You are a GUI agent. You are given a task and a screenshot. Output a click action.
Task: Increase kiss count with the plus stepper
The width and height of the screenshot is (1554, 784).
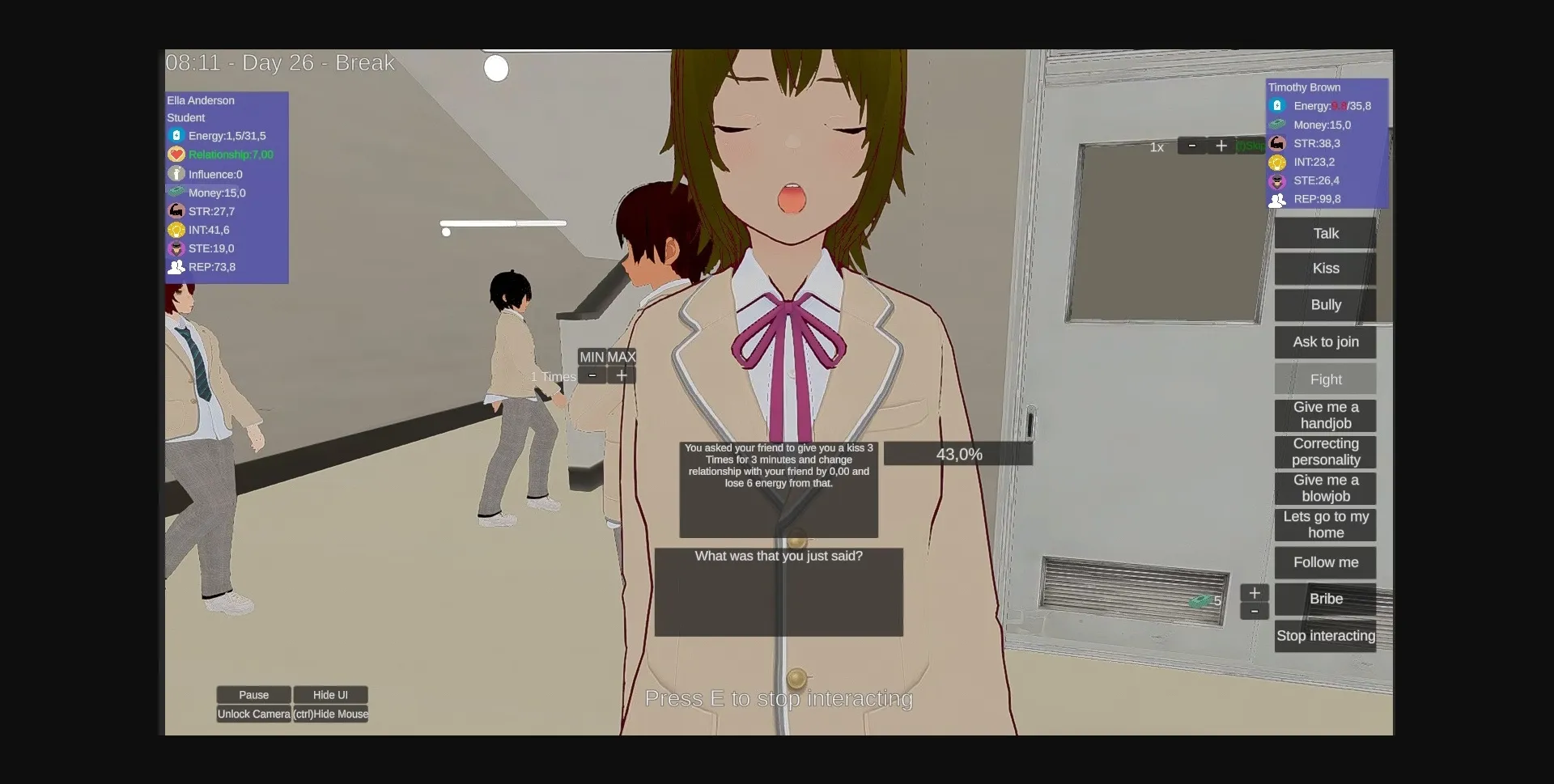click(x=622, y=375)
